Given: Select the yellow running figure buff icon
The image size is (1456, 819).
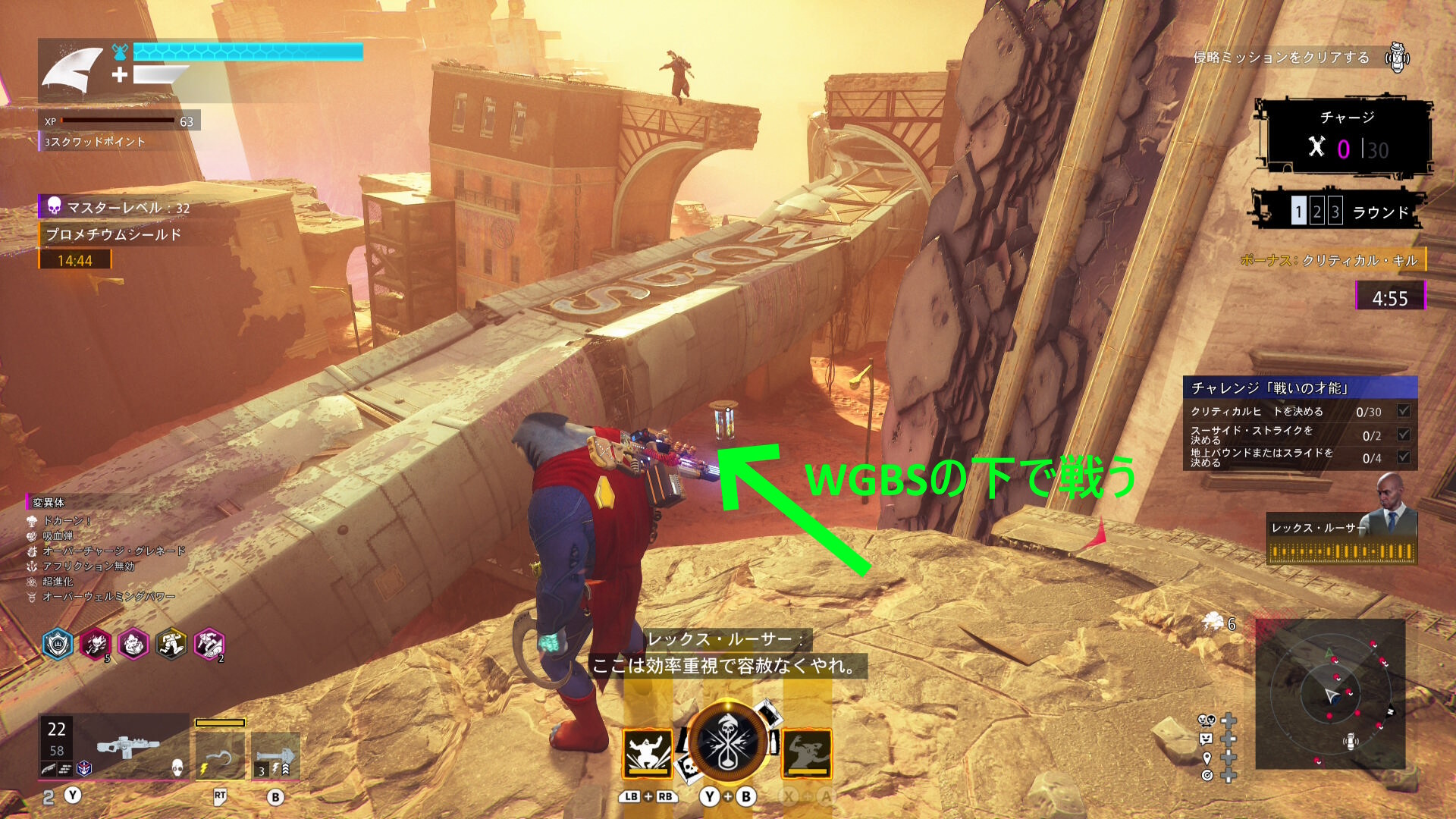Looking at the screenshot, I should point(171,645).
